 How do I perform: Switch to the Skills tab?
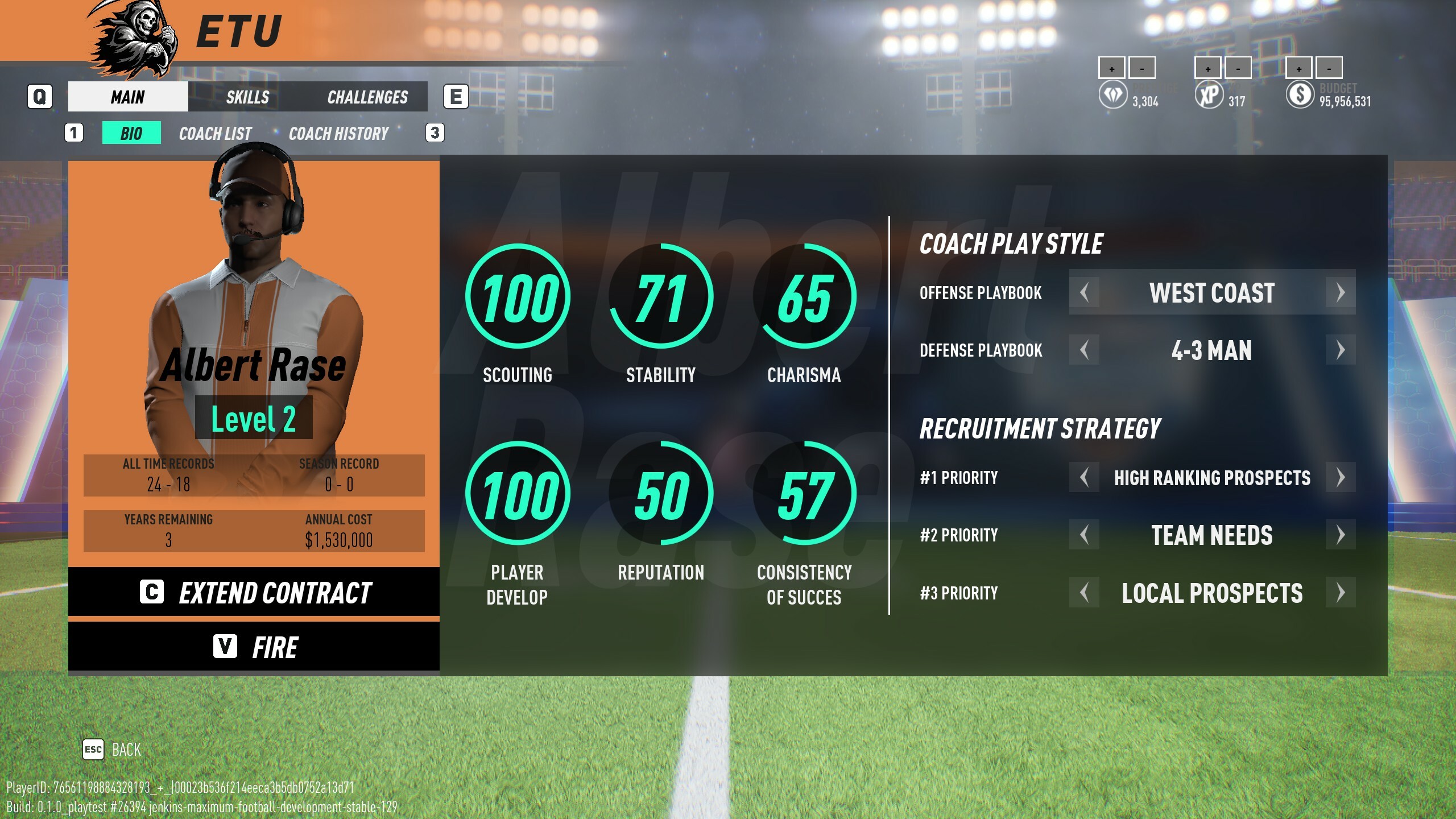coord(247,97)
